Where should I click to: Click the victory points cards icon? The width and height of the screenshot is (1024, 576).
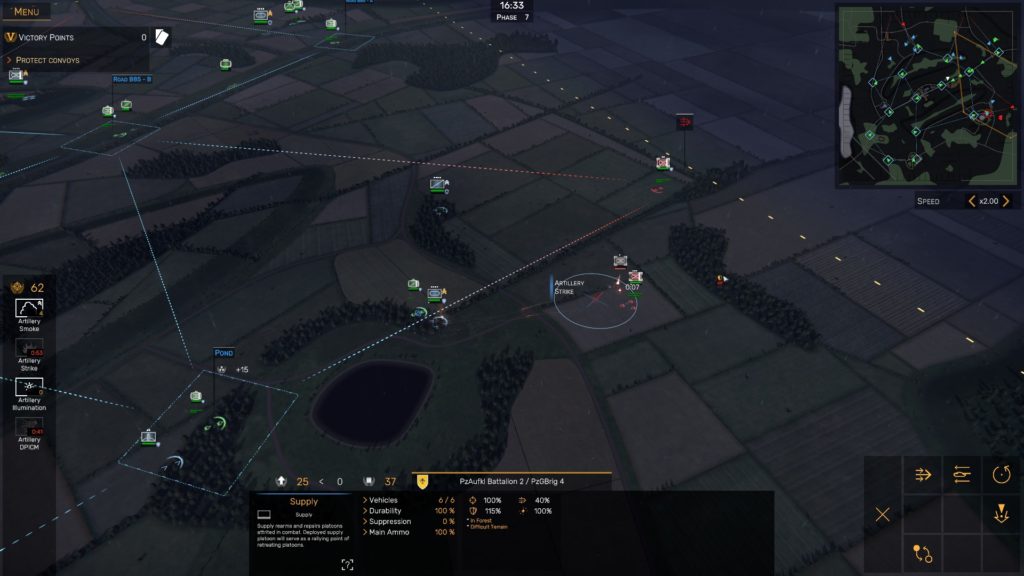click(161, 37)
